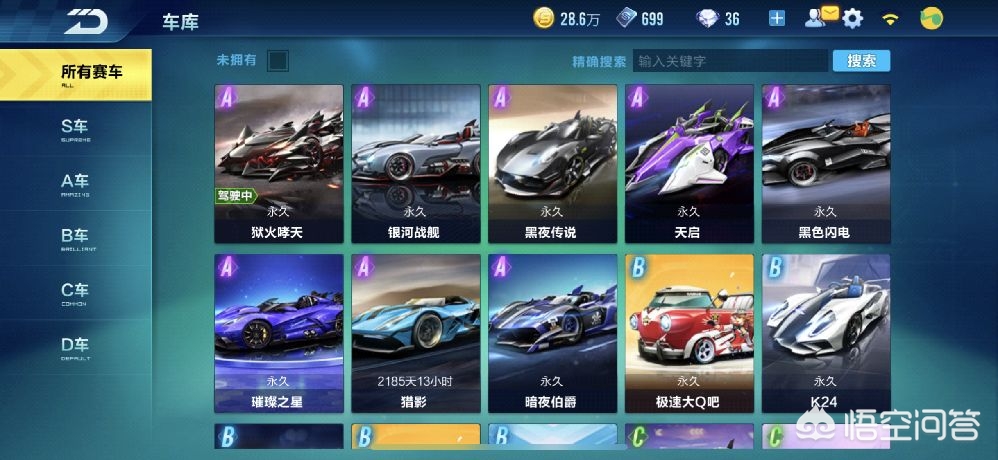Toggle the 未拥有 checkbox
This screenshot has width=998, height=460.
click(278, 61)
